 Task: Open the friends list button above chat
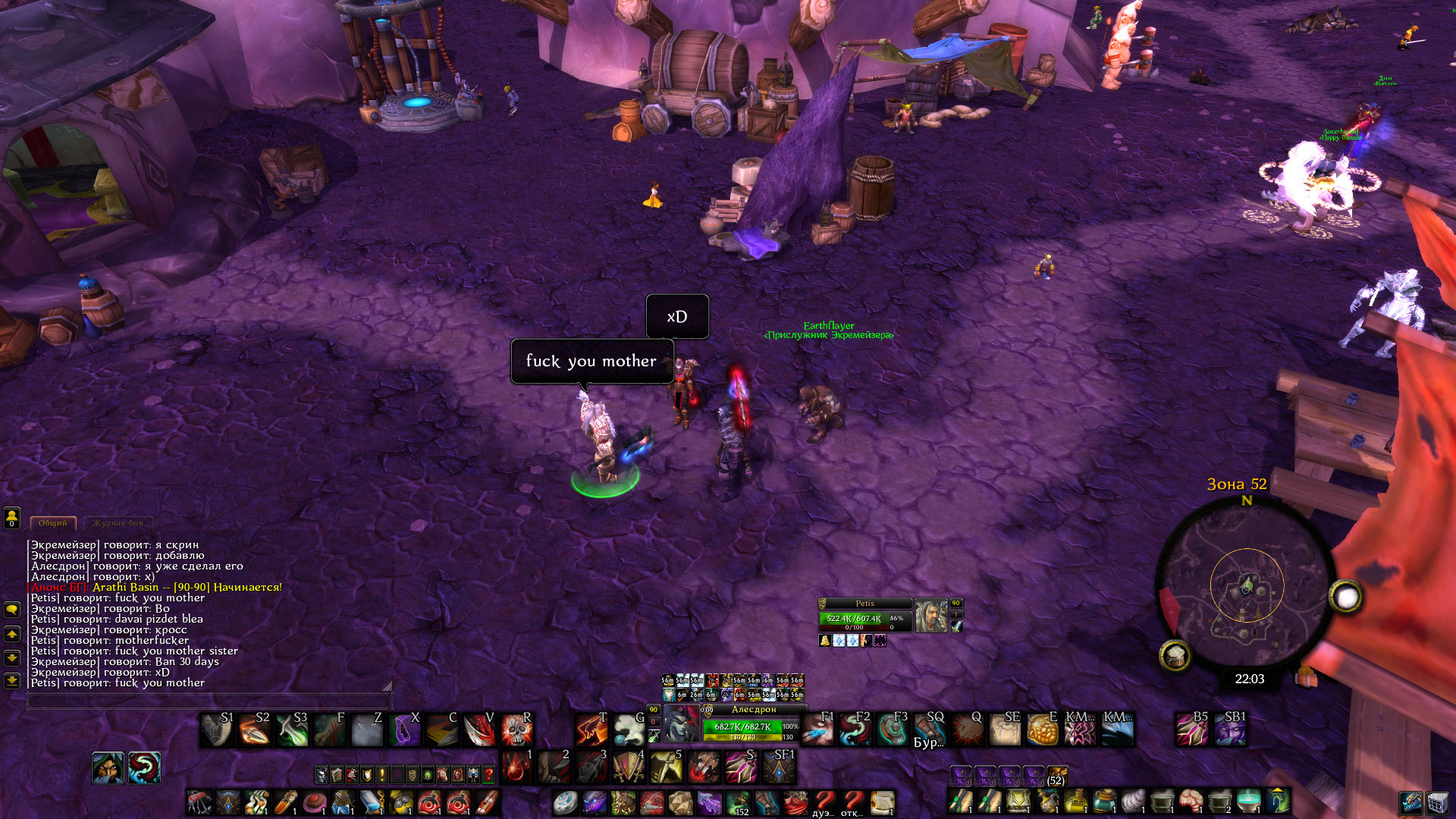tap(12, 517)
